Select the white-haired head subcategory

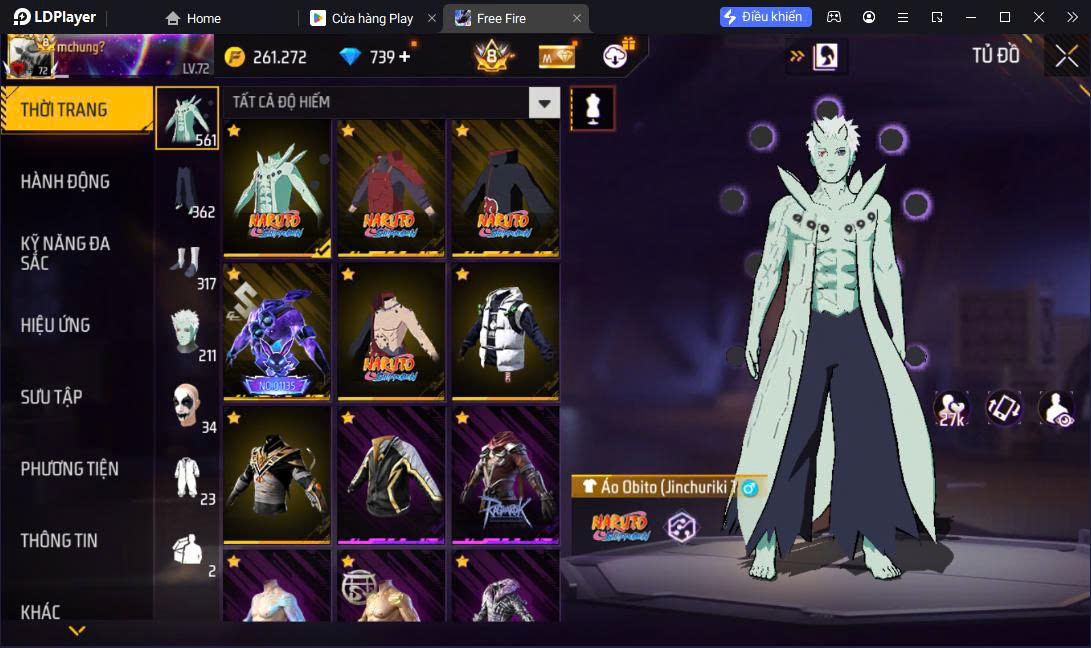187,334
